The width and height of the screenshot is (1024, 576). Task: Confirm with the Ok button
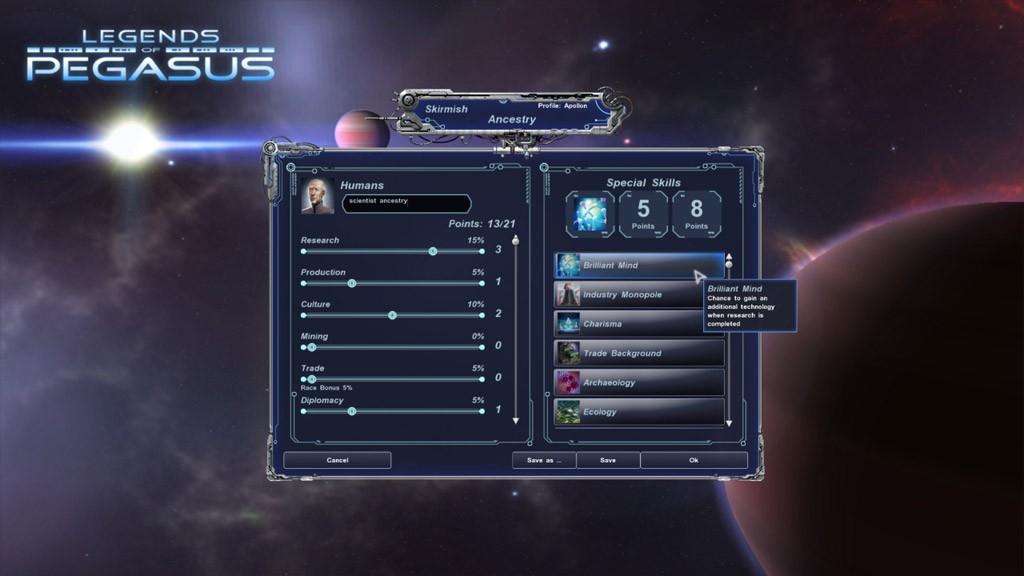tap(693, 460)
